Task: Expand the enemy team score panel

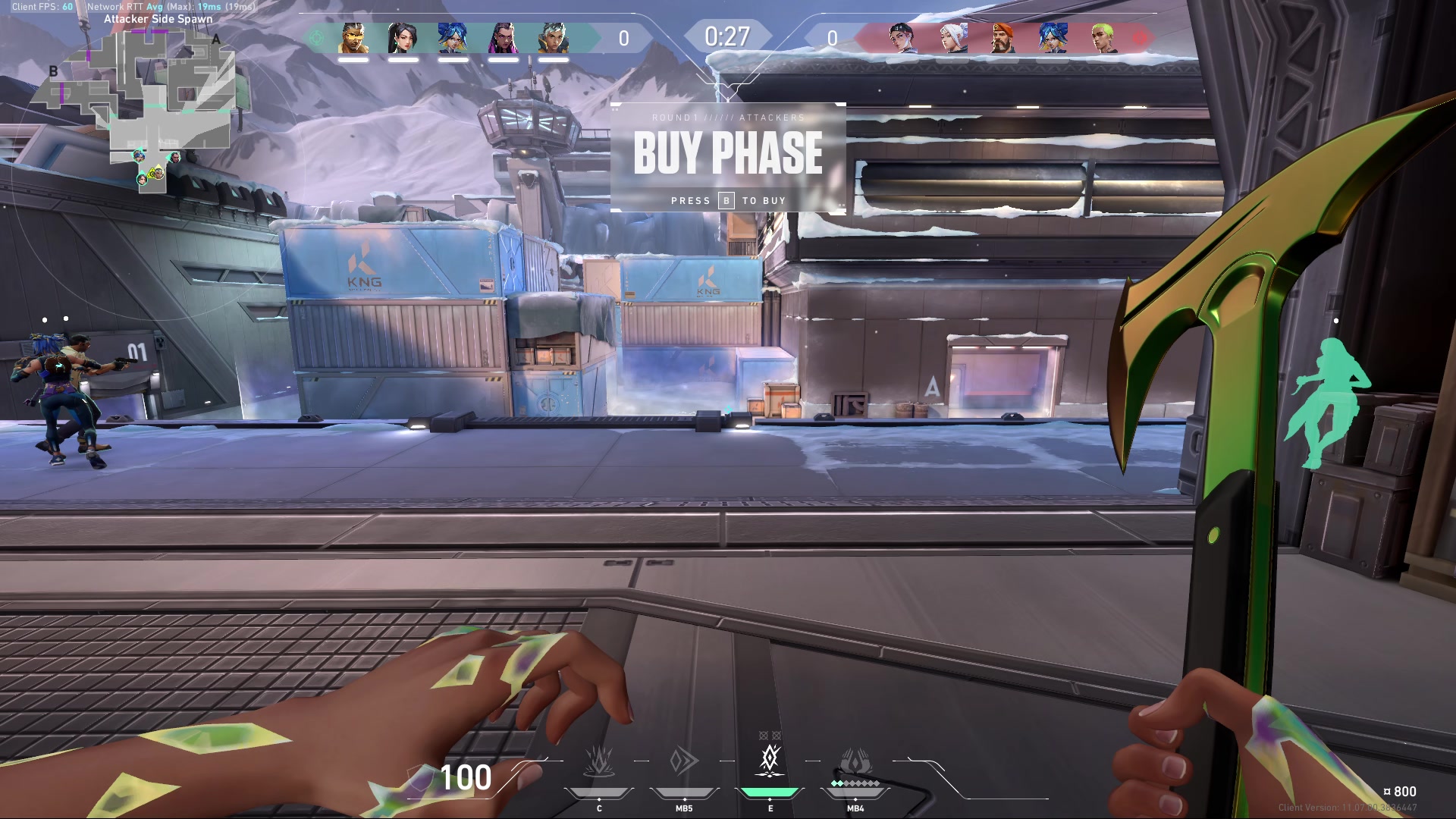Action: coord(834,36)
